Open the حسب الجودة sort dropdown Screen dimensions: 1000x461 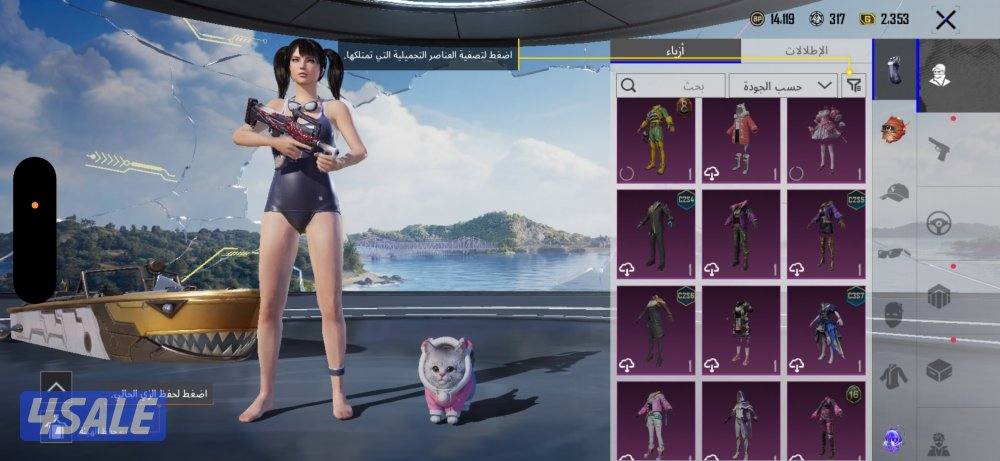[783, 86]
